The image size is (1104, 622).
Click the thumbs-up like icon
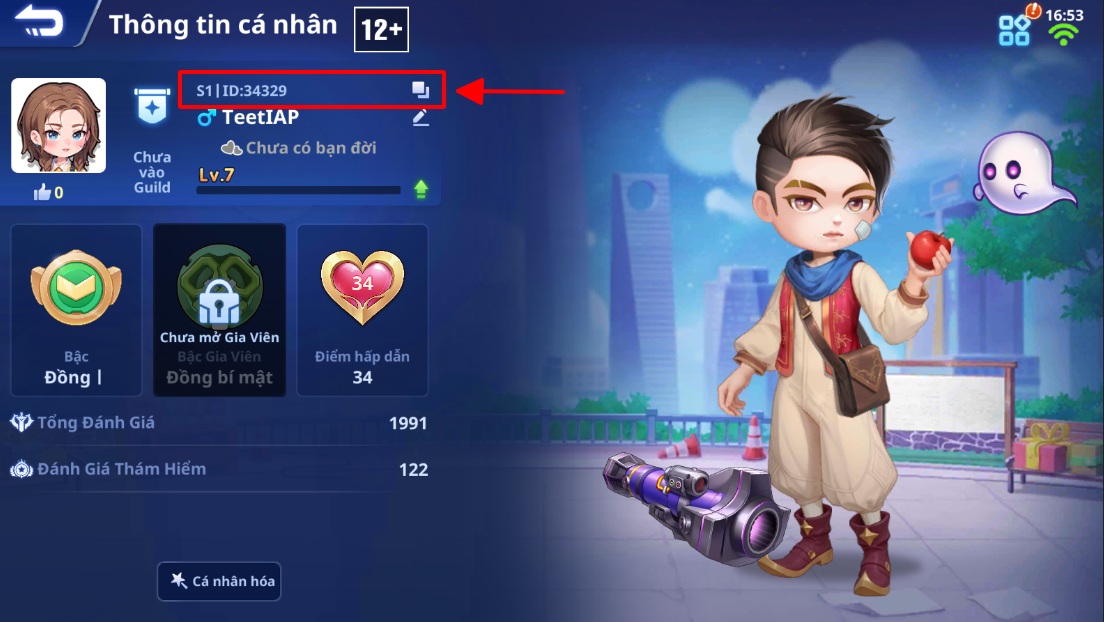click(42, 192)
